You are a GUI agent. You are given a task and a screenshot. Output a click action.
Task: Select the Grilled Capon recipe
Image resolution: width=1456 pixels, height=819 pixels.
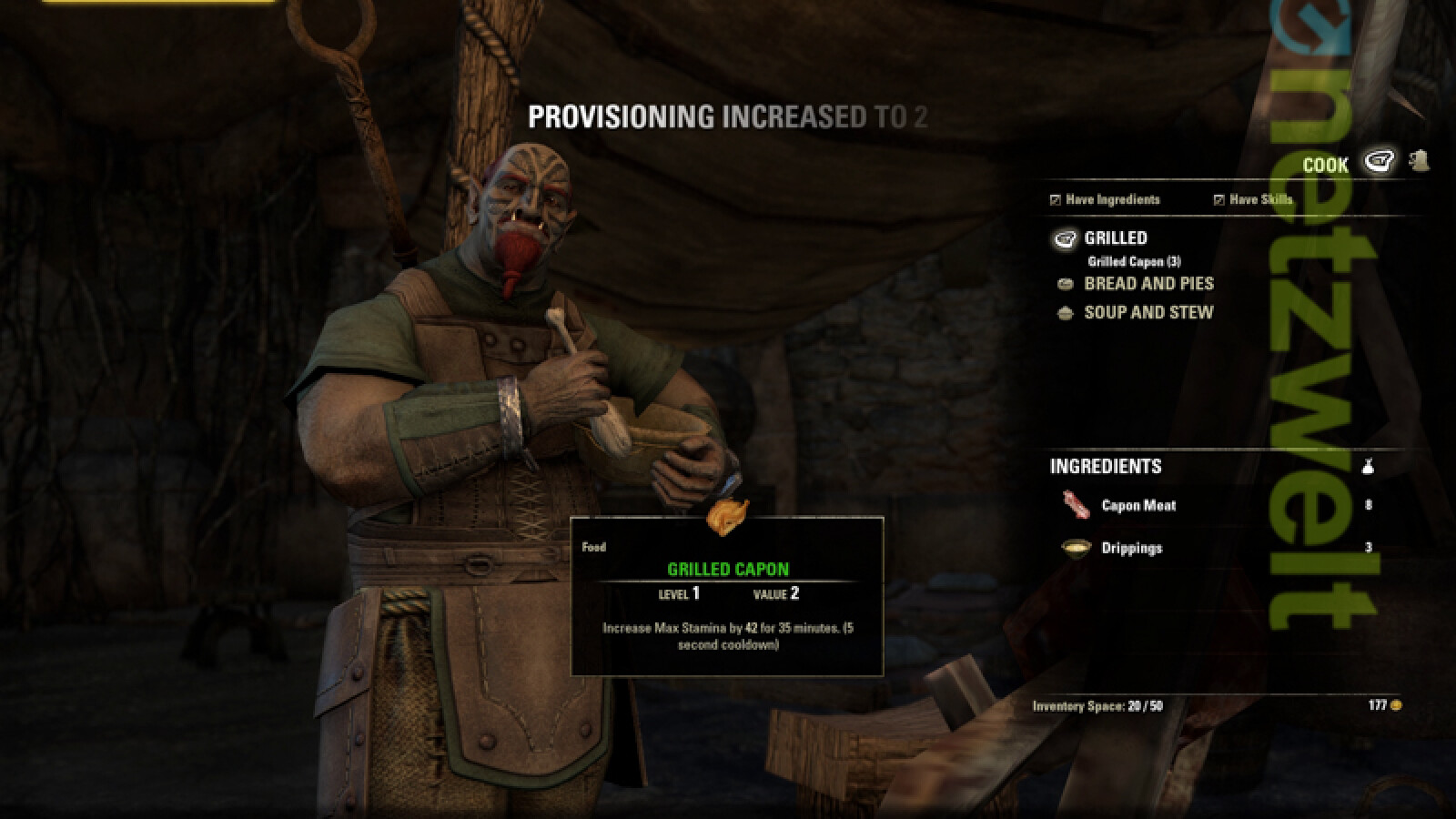pyautogui.click(x=1134, y=261)
